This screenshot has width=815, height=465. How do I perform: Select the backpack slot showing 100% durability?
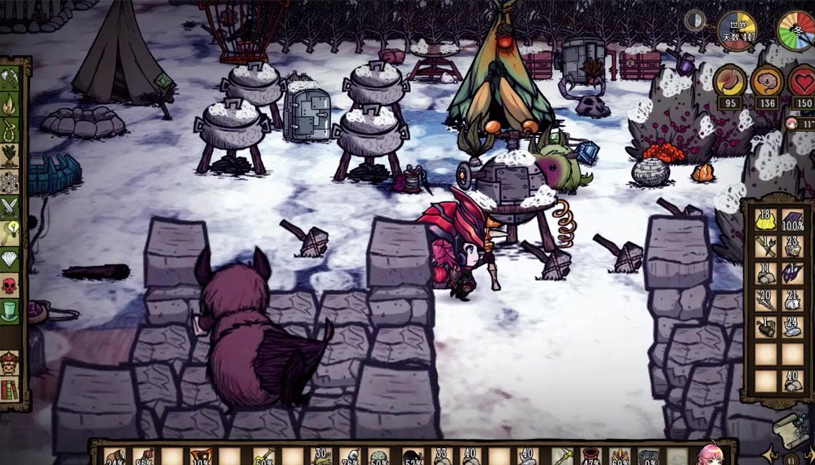tap(792, 219)
